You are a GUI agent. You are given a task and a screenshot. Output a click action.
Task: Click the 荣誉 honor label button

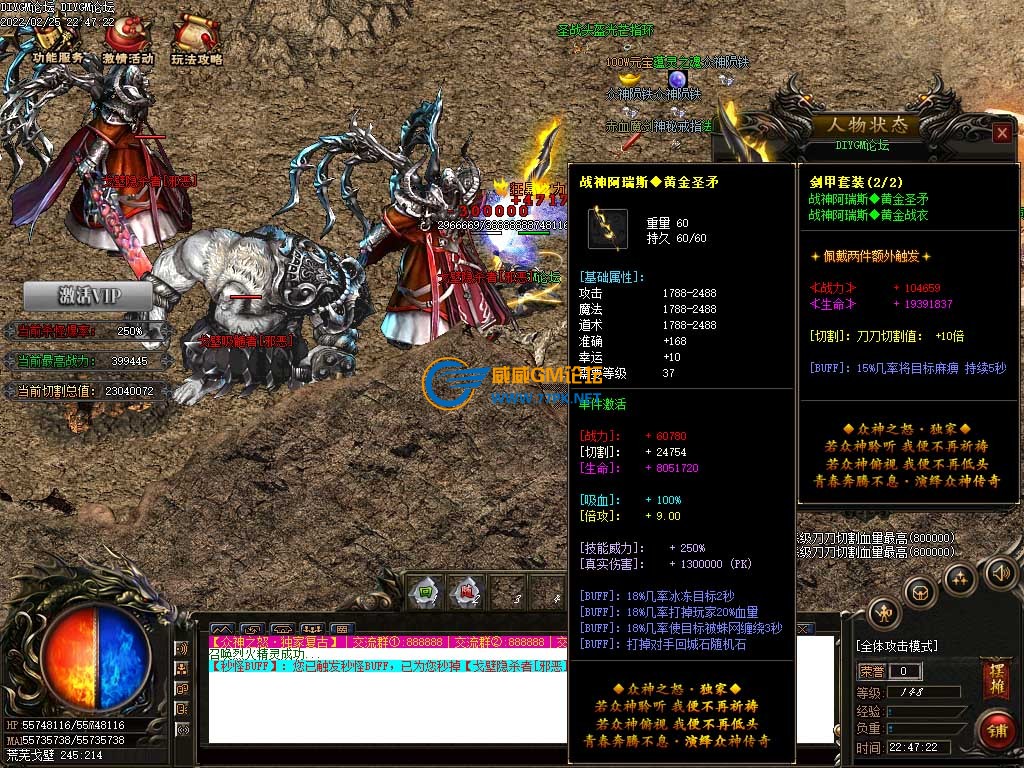[872, 671]
